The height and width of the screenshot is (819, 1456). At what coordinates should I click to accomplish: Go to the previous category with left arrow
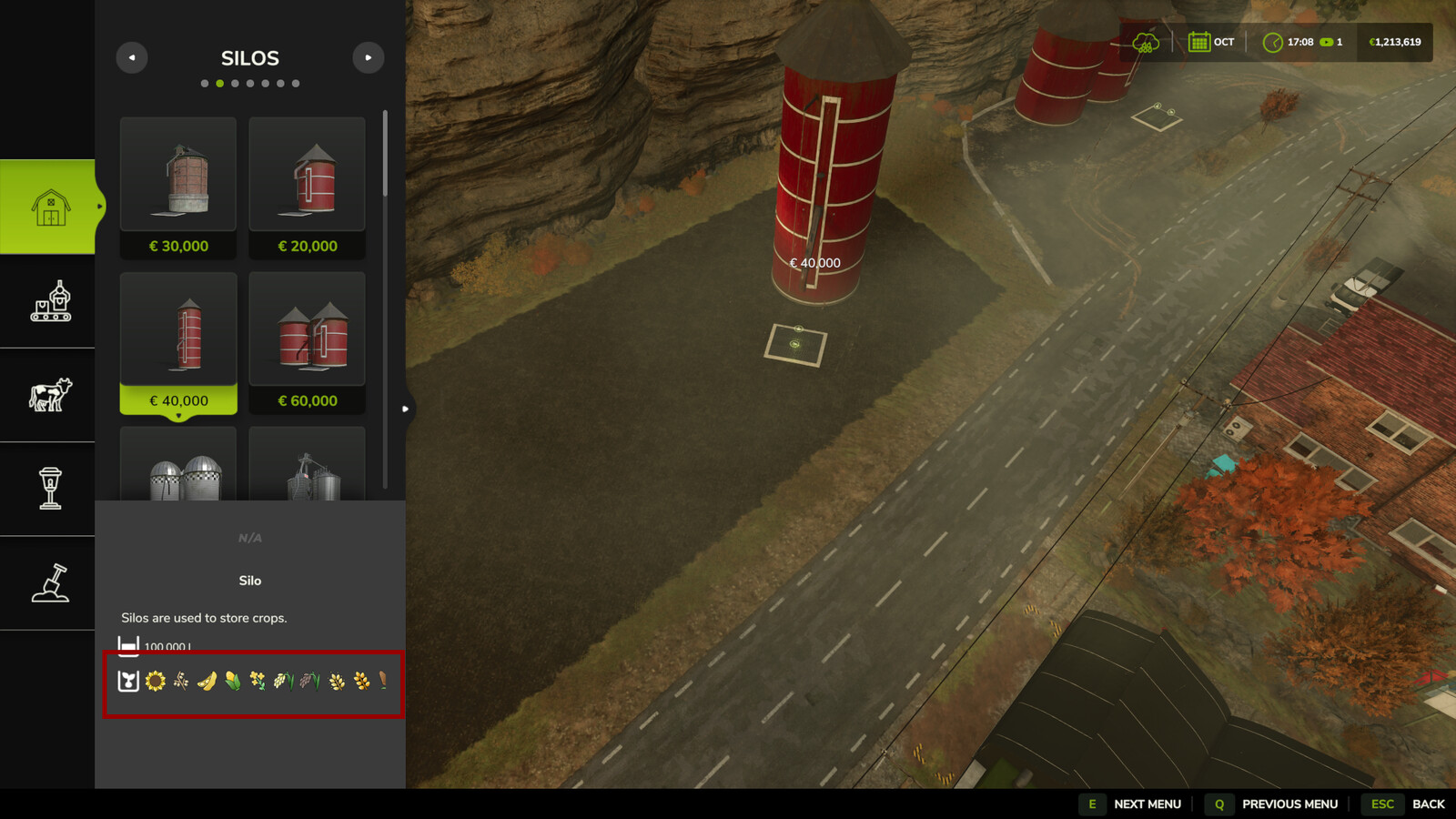coord(132,57)
